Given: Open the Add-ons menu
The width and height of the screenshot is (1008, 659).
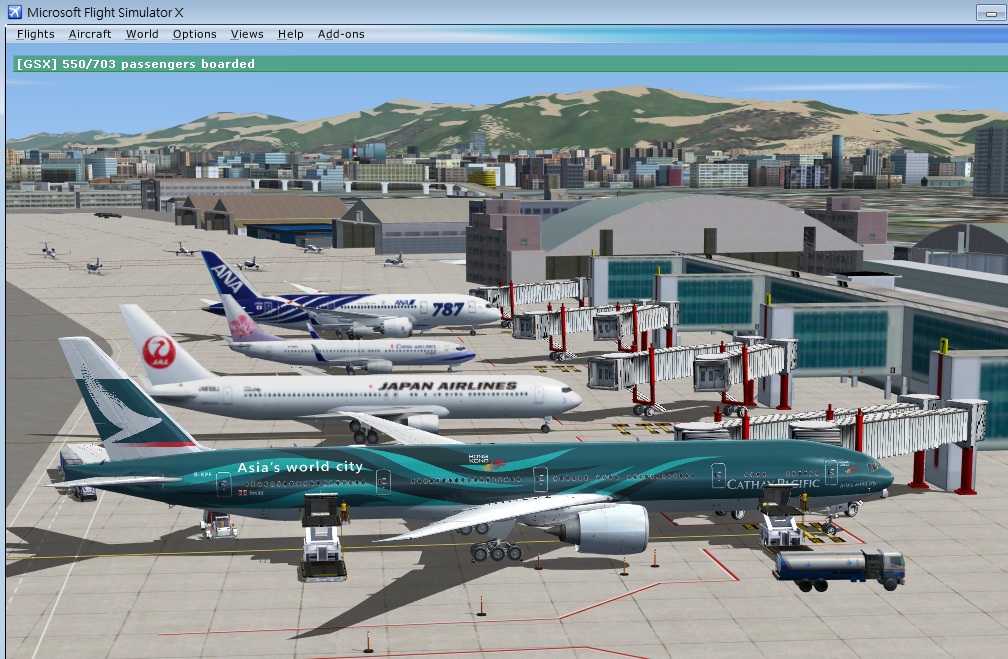Looking at the screenshot, I should pyautogui.click(x=341, y=34).
